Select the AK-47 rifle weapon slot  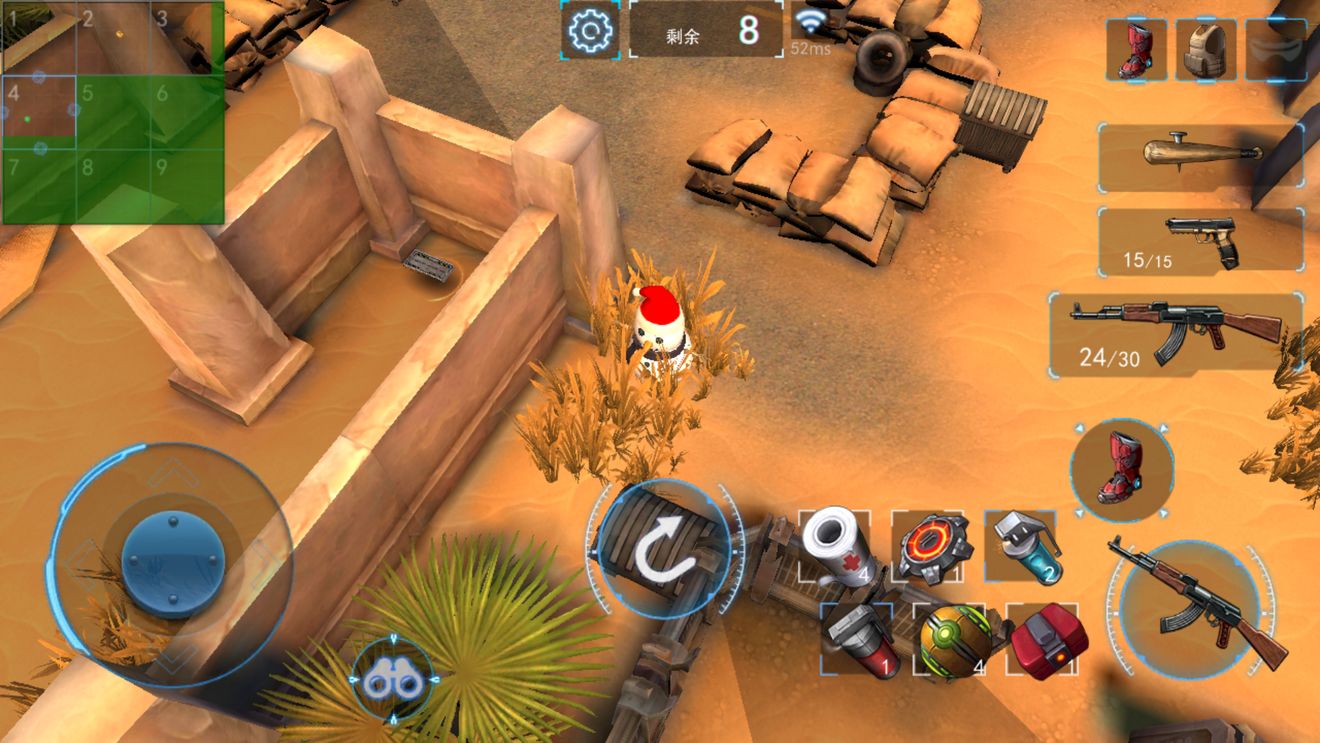point(1177,333)
